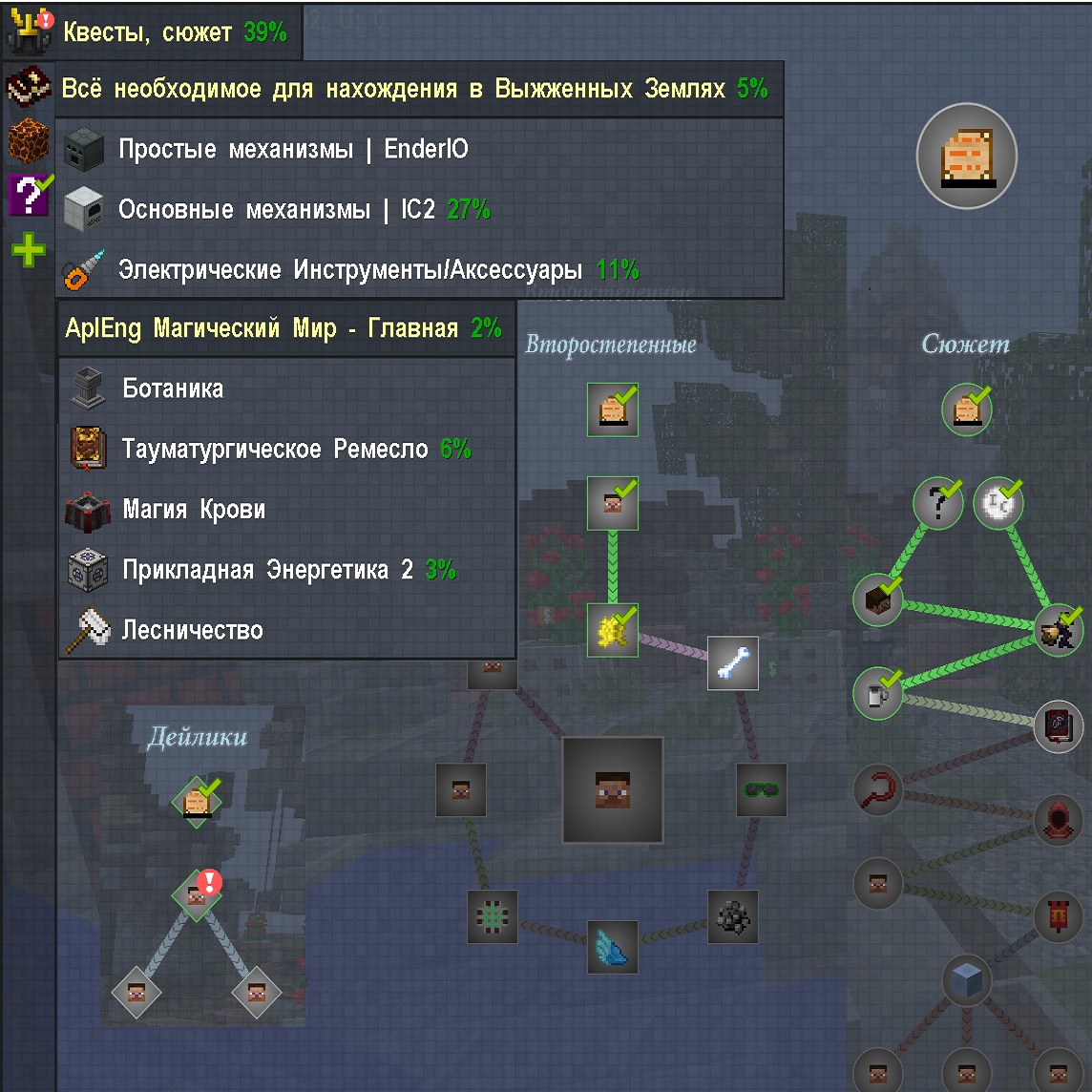
Task: Select the Лесничество chapter
Action: click(192, 630)
